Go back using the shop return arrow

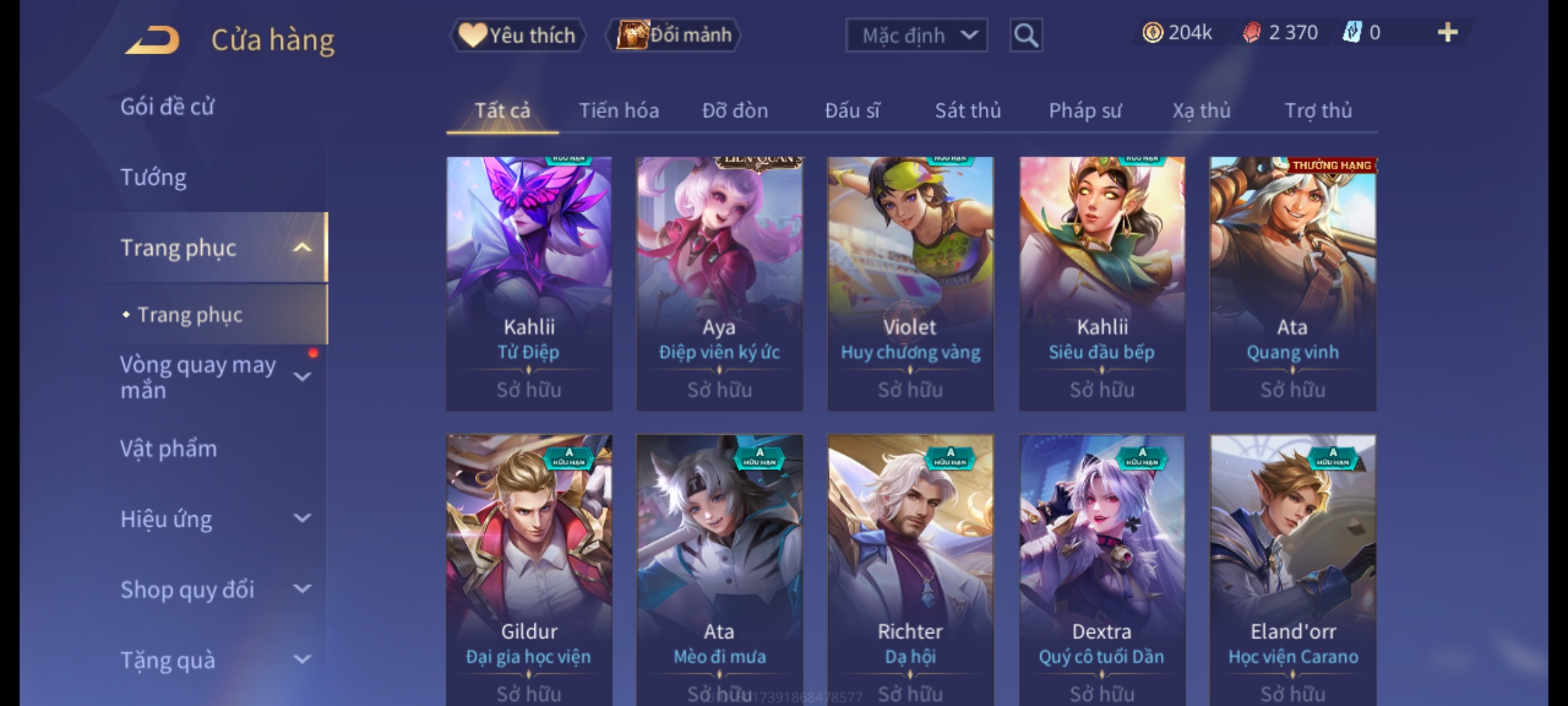[154, 39]
